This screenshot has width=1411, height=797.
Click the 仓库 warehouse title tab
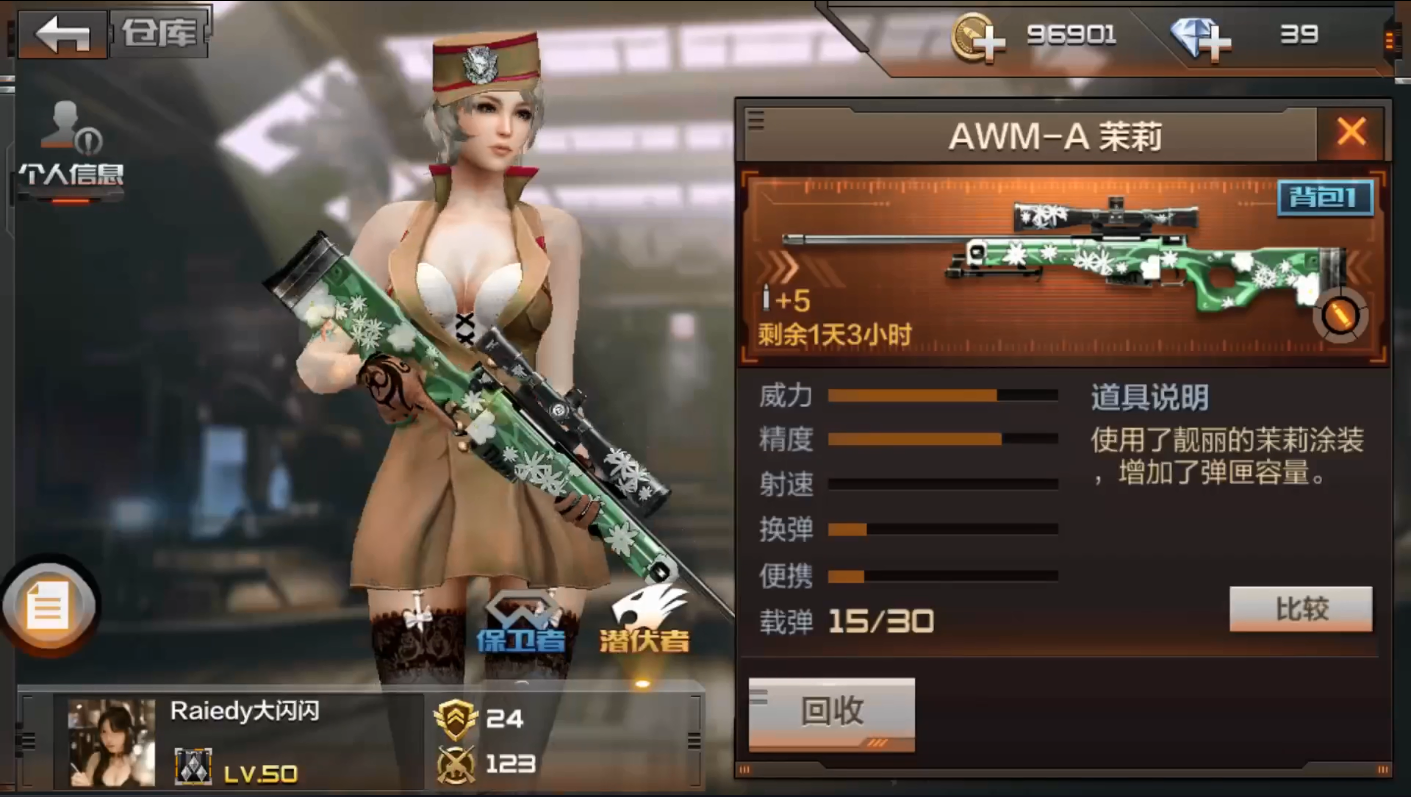(159, 30)
